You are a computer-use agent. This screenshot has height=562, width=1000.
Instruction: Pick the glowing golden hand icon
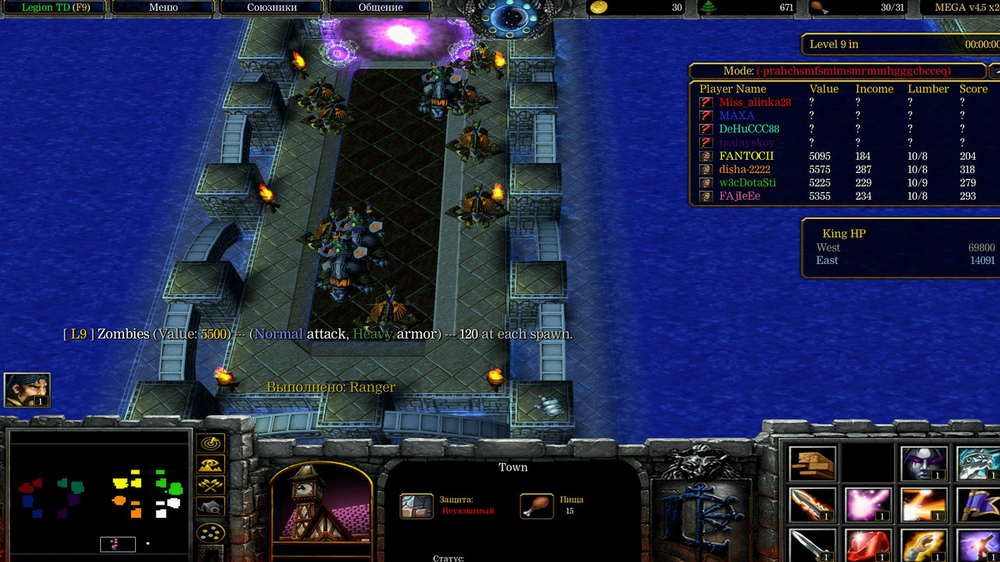coord(922,546)
